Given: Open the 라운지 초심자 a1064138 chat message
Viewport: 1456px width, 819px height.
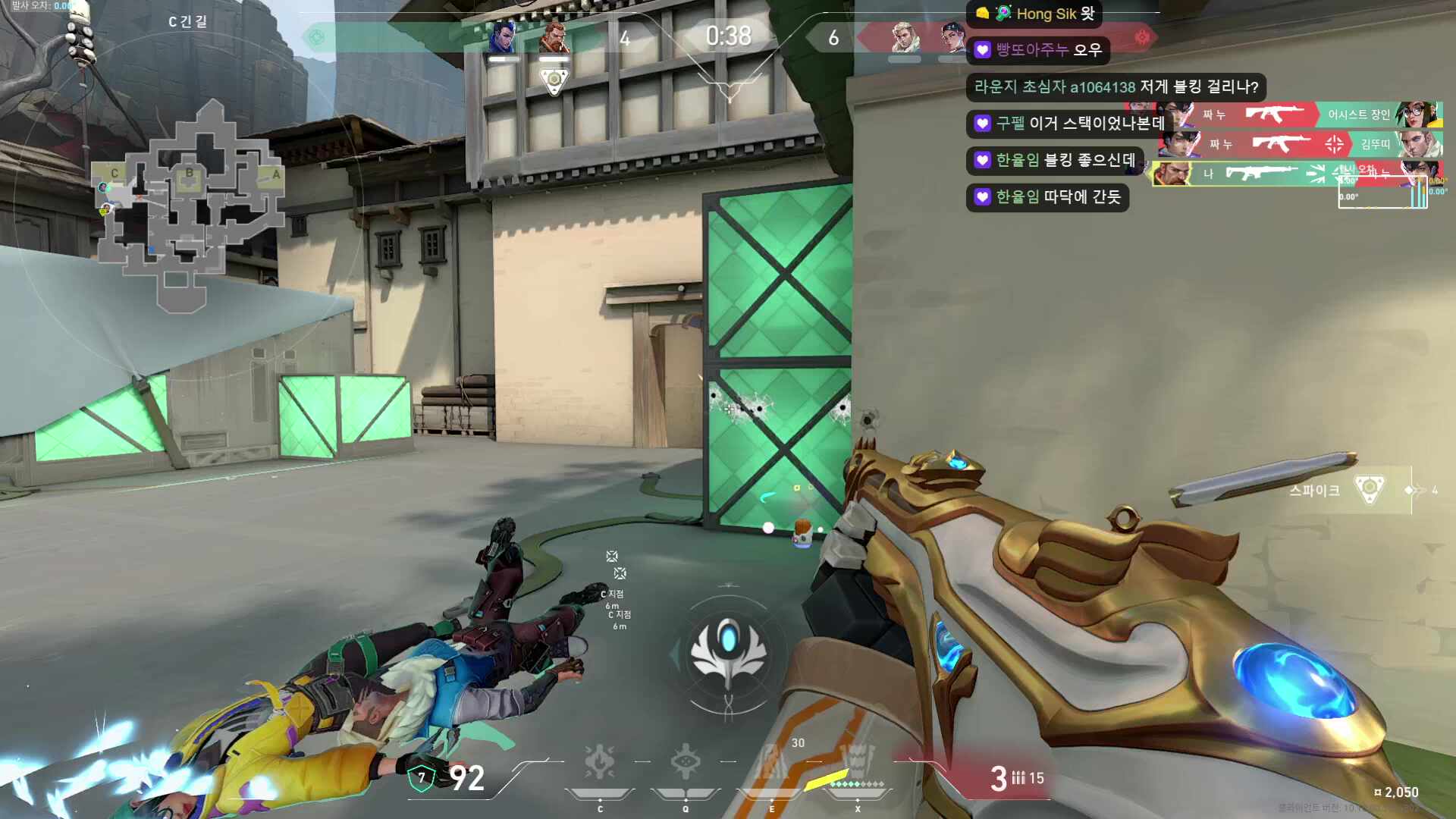Looking at the screenshot, I should pyautogui.click(x=1116, y=86).
